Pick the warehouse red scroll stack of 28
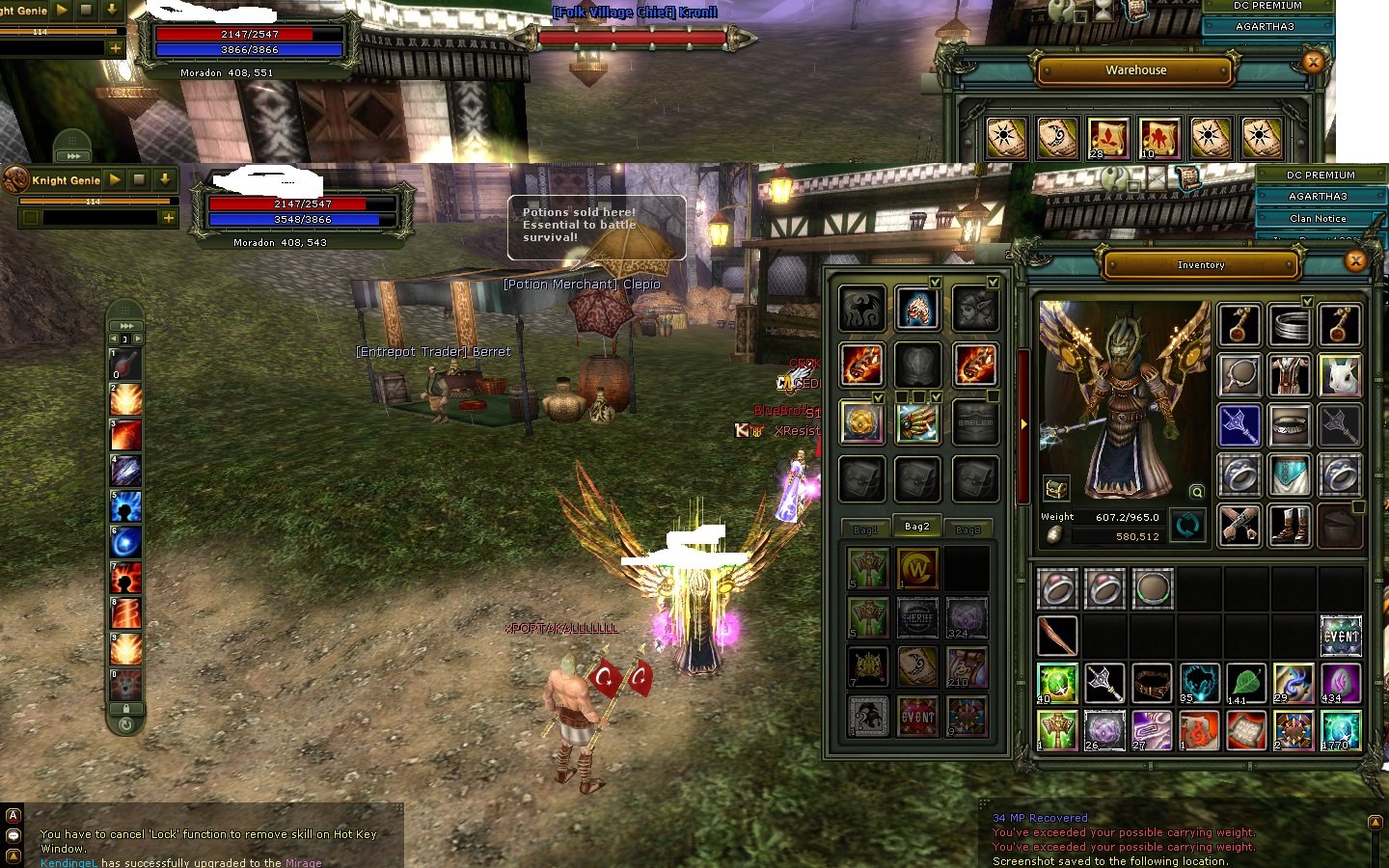The height and width of the screenshot is (868, 1389). click(1107, 138)
